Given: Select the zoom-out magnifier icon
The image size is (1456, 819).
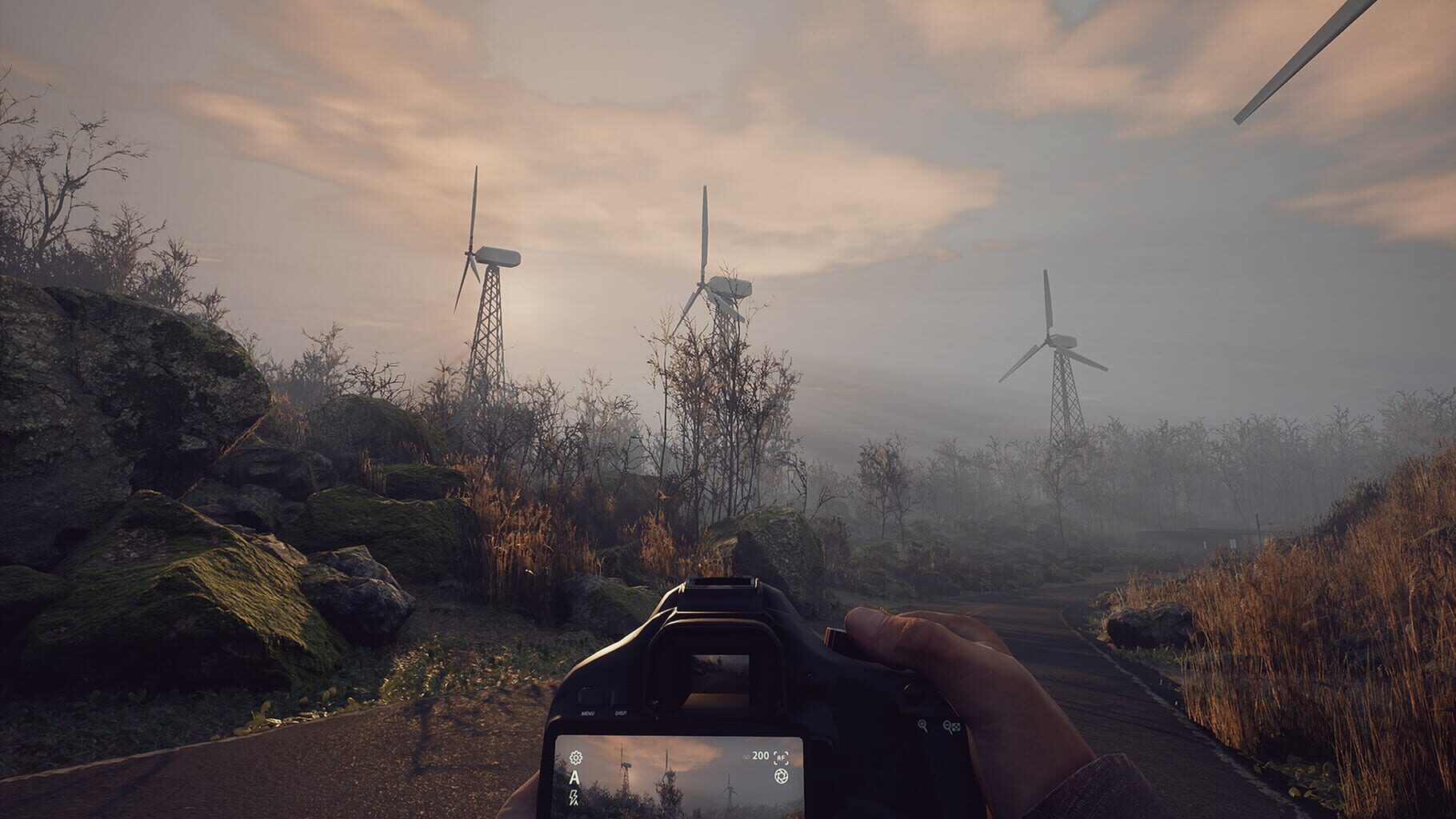Looking at the screenshot, I should [x=947, y=726].
